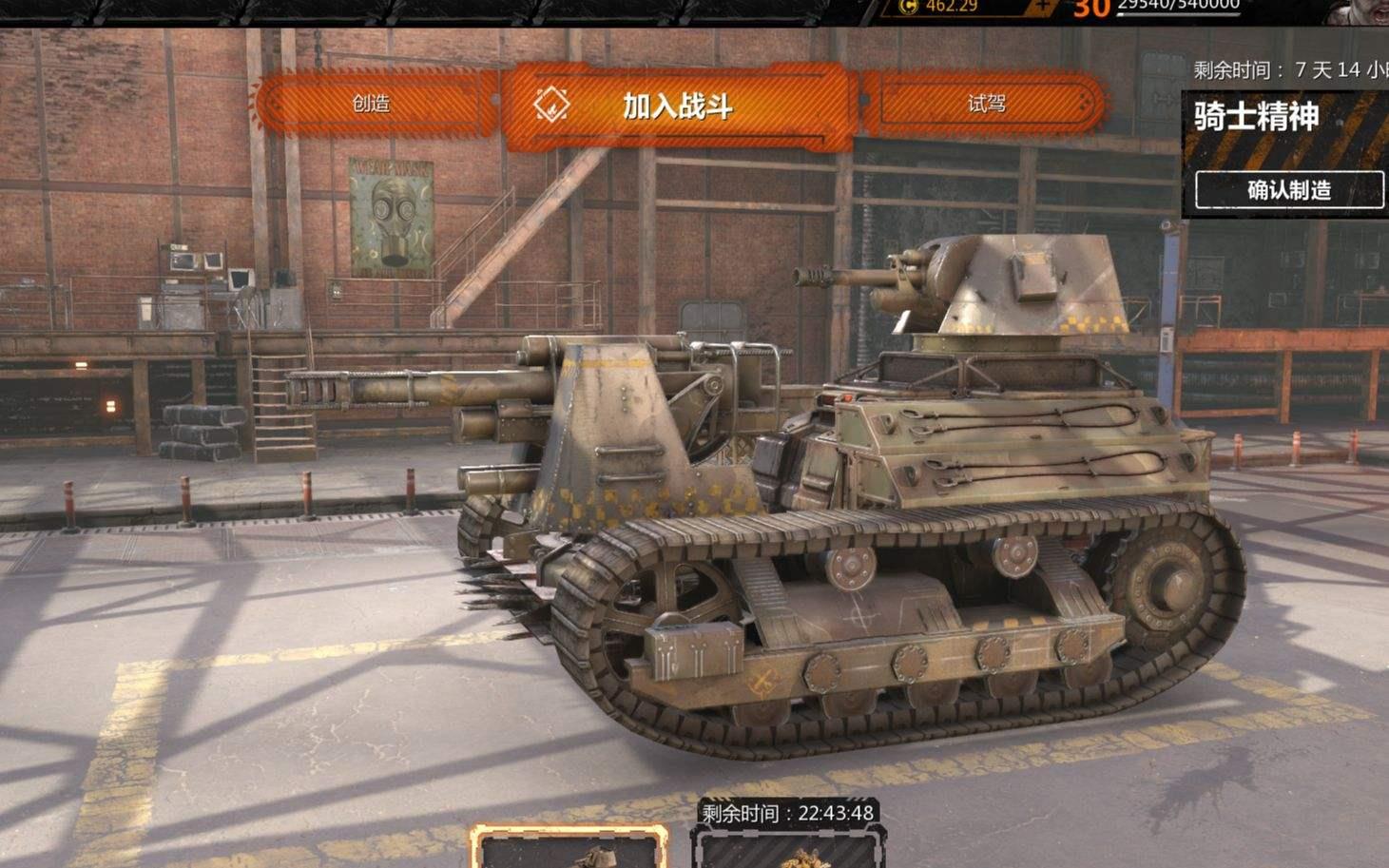Open the 创造 build mode
This screenshot has width=1389, height=868.
[372, 104]
